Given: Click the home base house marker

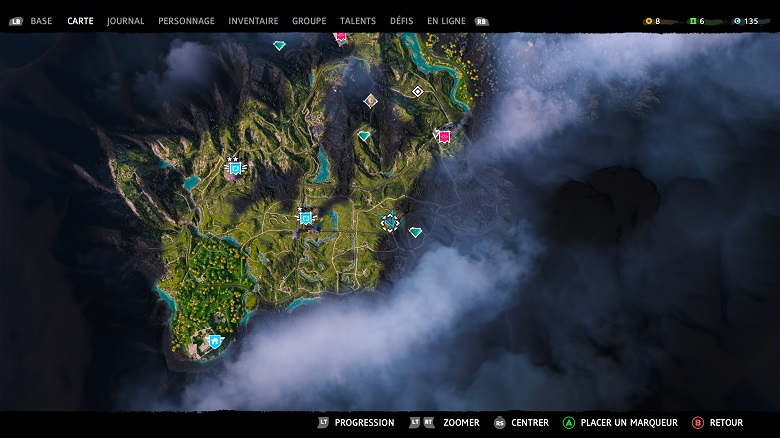Looking at the screenshot, I should point(214,341).
